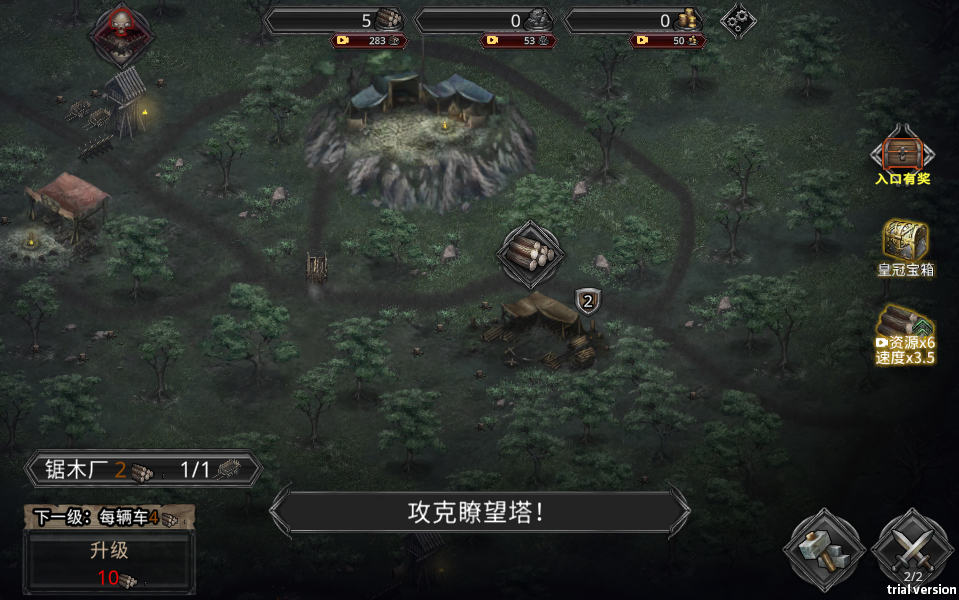This screenshot has width=959, height=600.
Task: Watch video ad for 53 stone
Action: (x=519, y=41)
